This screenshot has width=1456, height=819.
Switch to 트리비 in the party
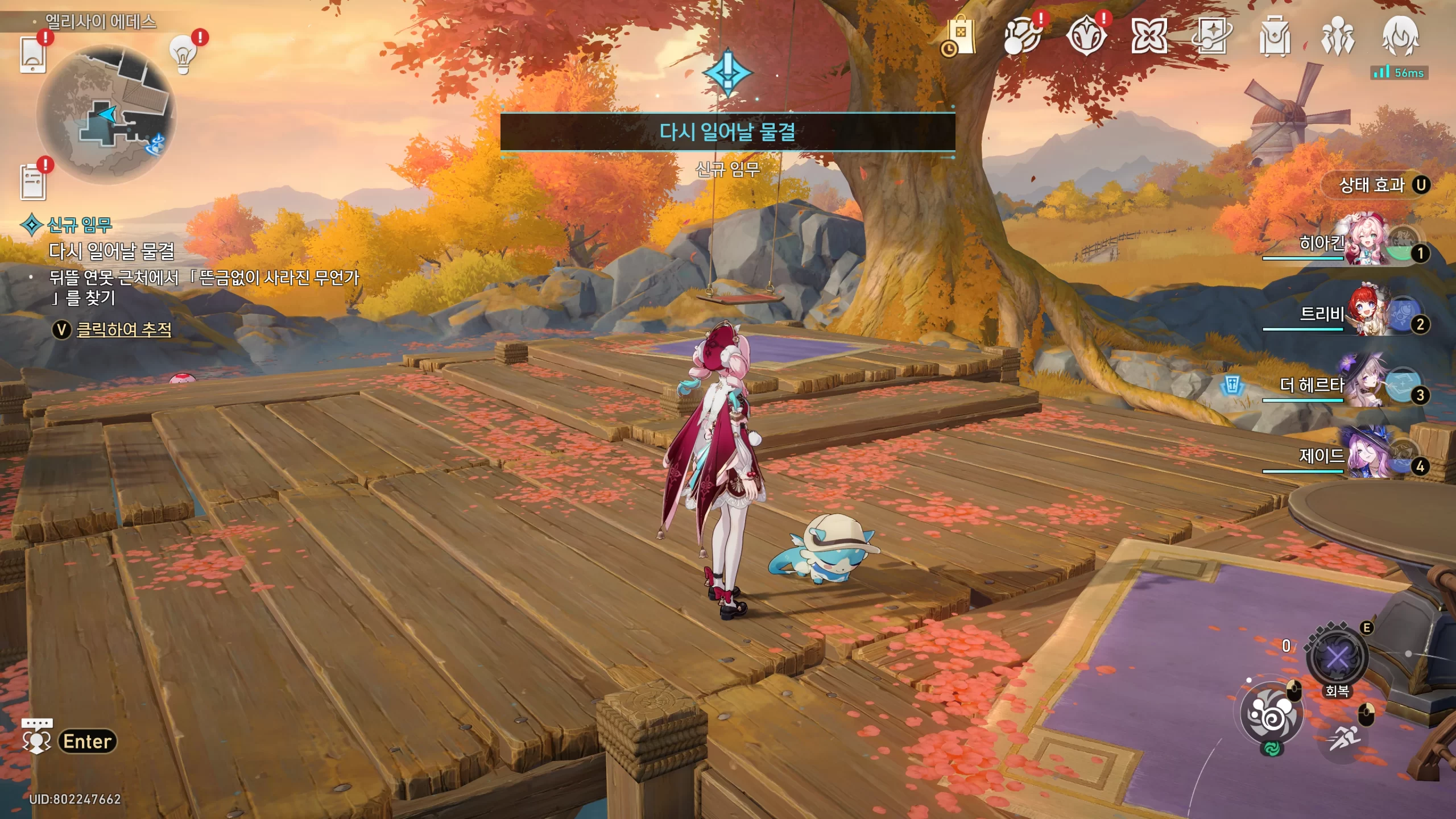coord(1365,313)
